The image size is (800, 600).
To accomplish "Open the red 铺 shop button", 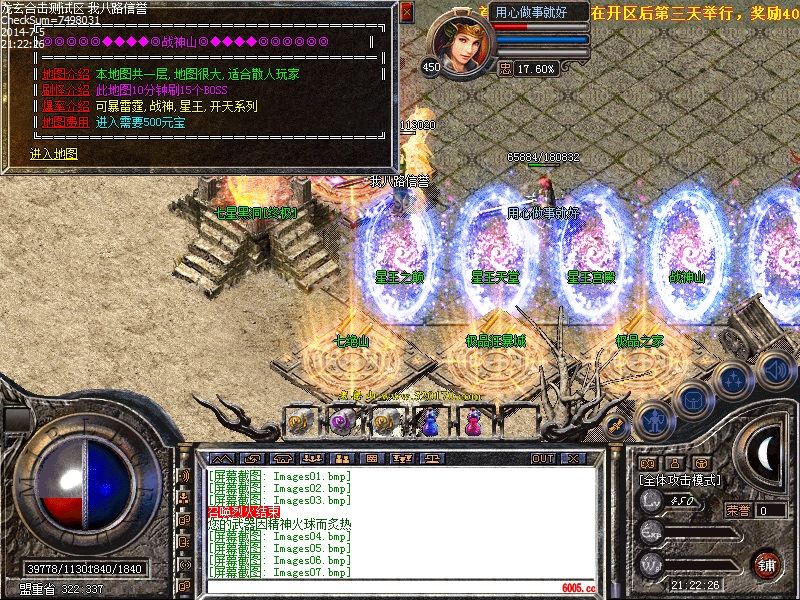I will point(767,563).
